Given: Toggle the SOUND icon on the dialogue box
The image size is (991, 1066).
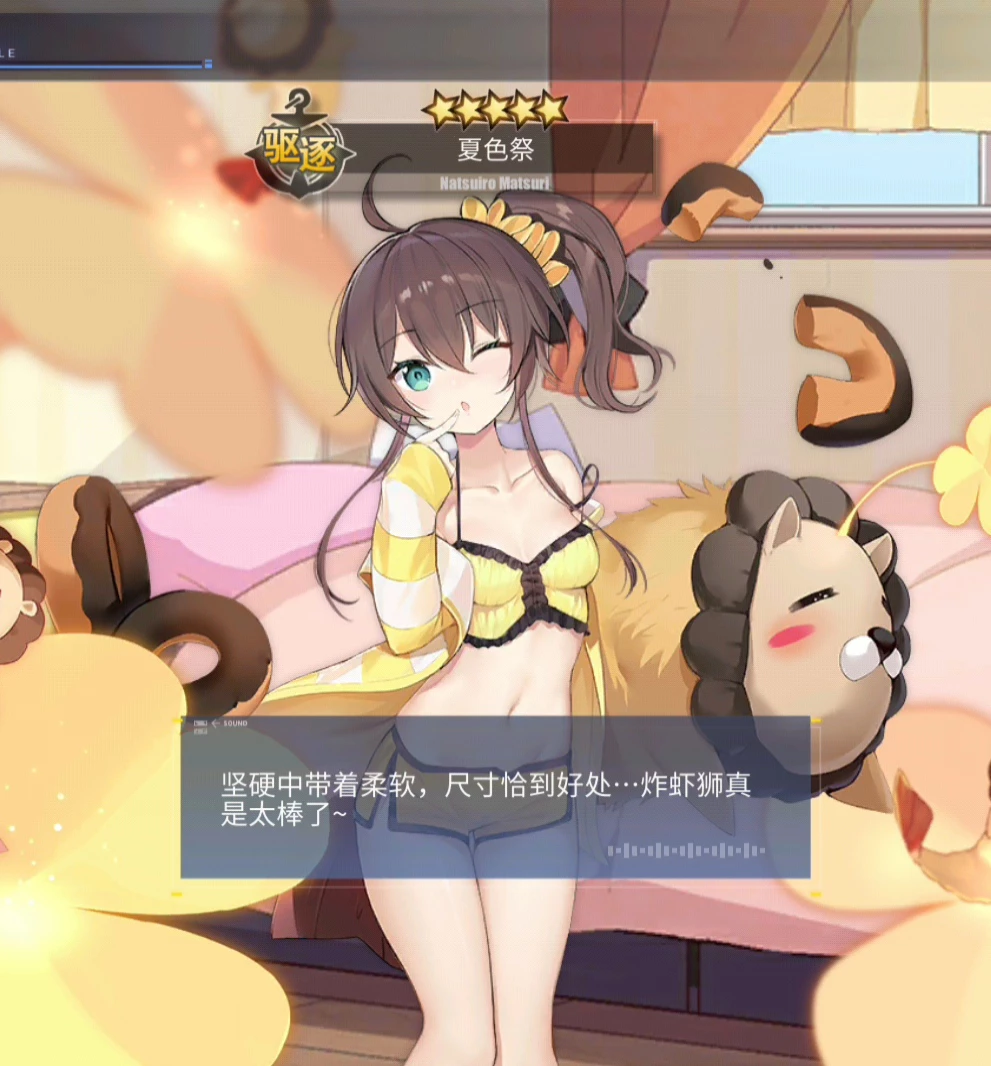Looking at the screenshot, I should [201, 722].
